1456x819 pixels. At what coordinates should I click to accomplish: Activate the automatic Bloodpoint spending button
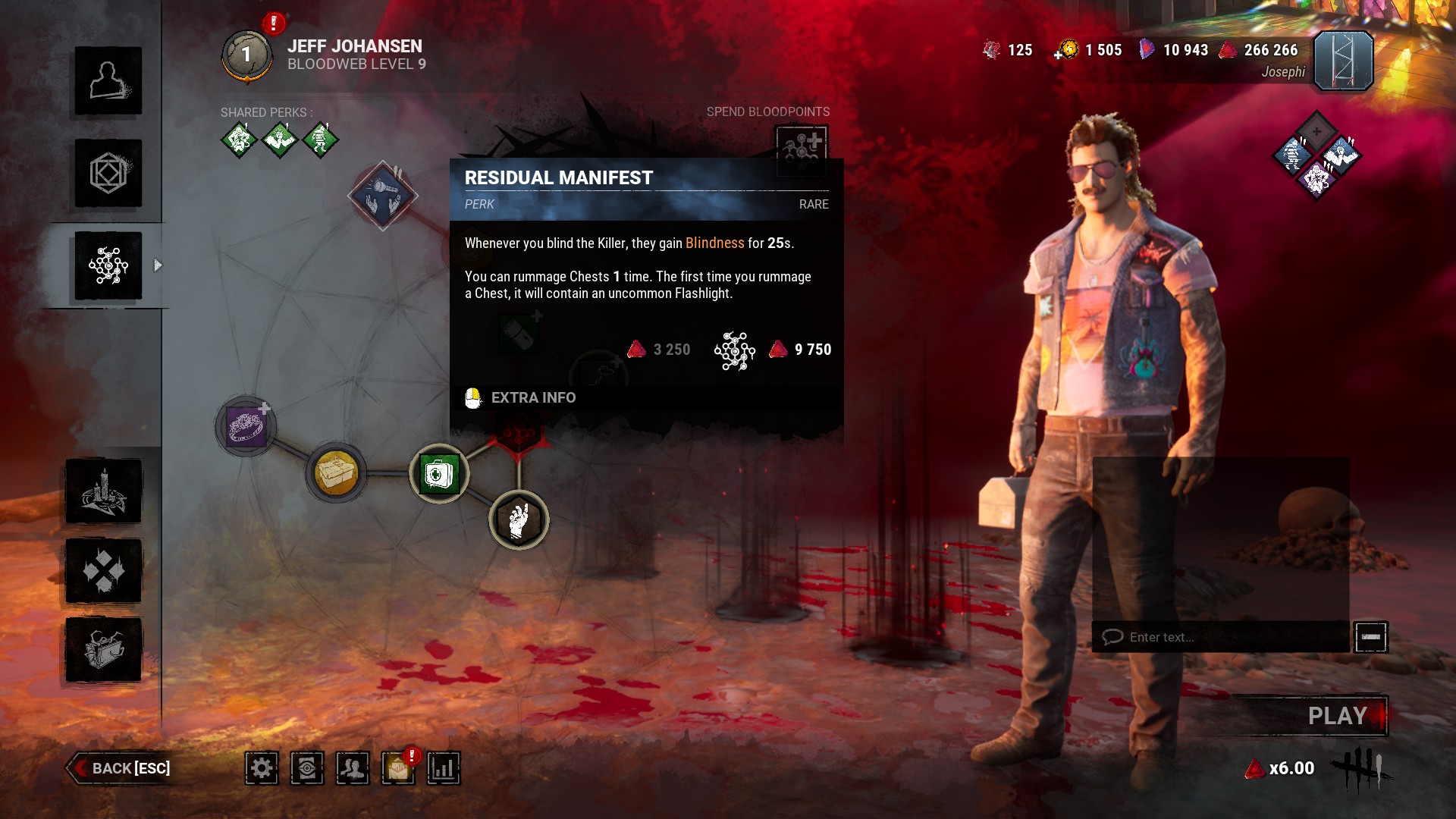pos(802,146)
